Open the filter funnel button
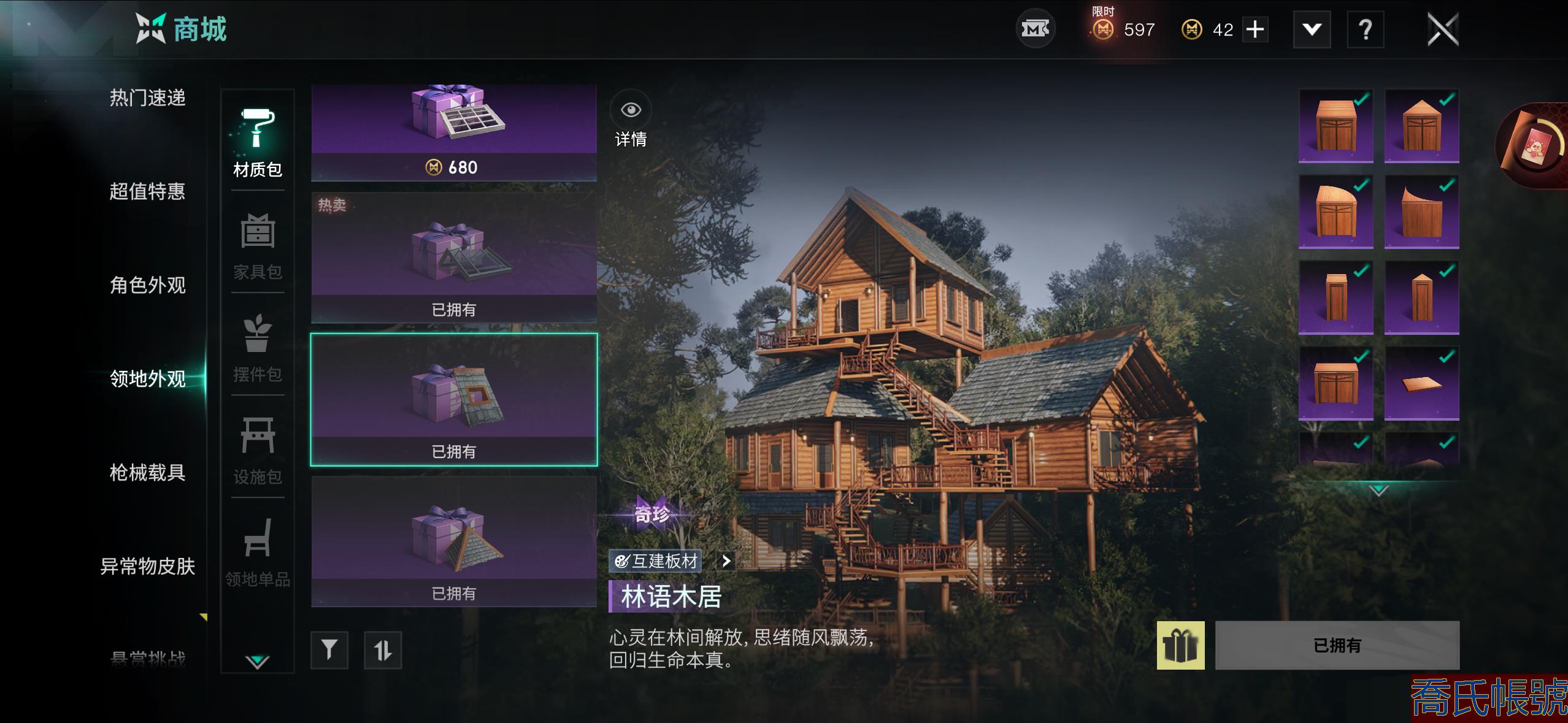Image resolution: width=1568 pixels, height=723 pixels. (329, 649)
